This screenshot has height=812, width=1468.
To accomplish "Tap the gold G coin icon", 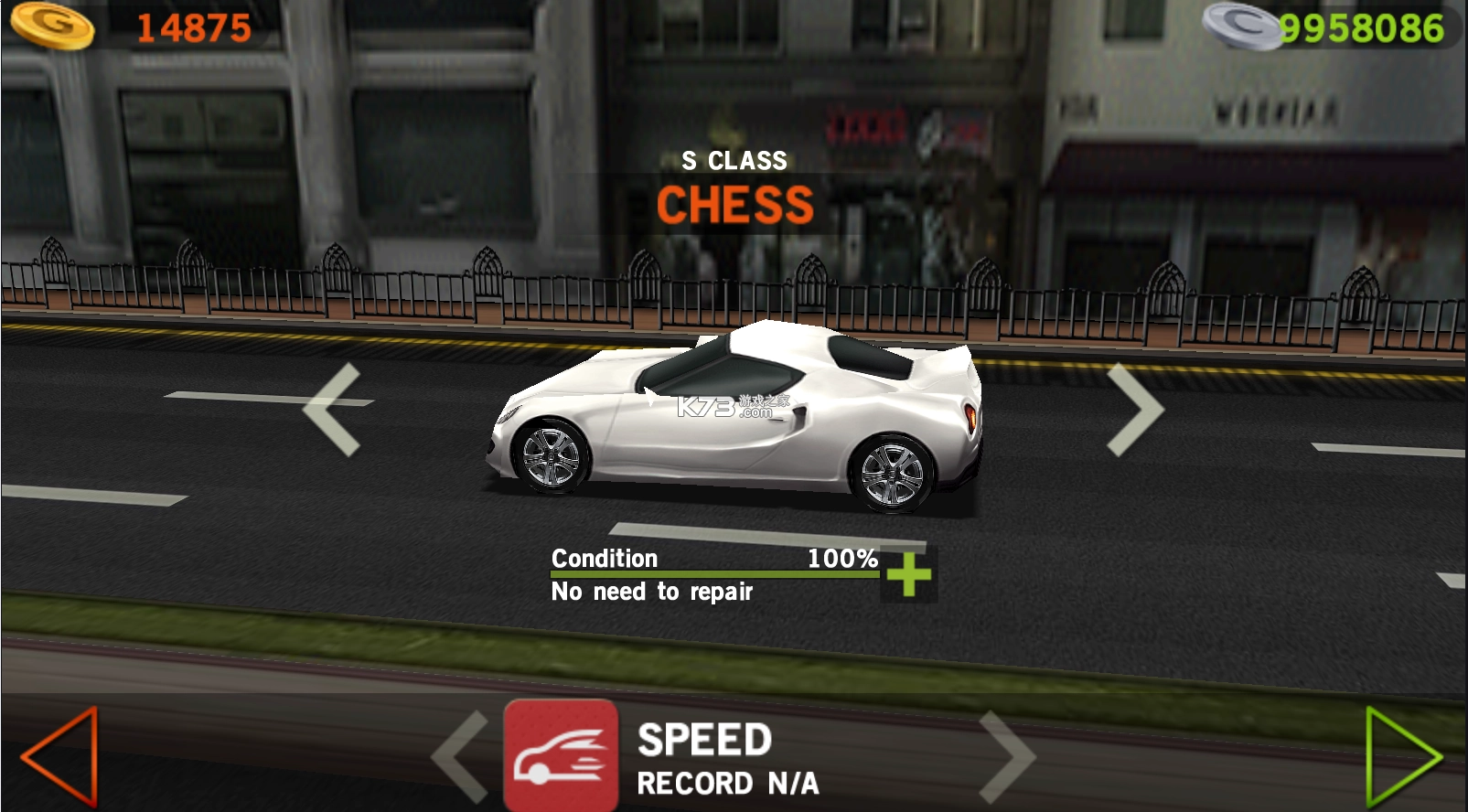I will point(53,25).
